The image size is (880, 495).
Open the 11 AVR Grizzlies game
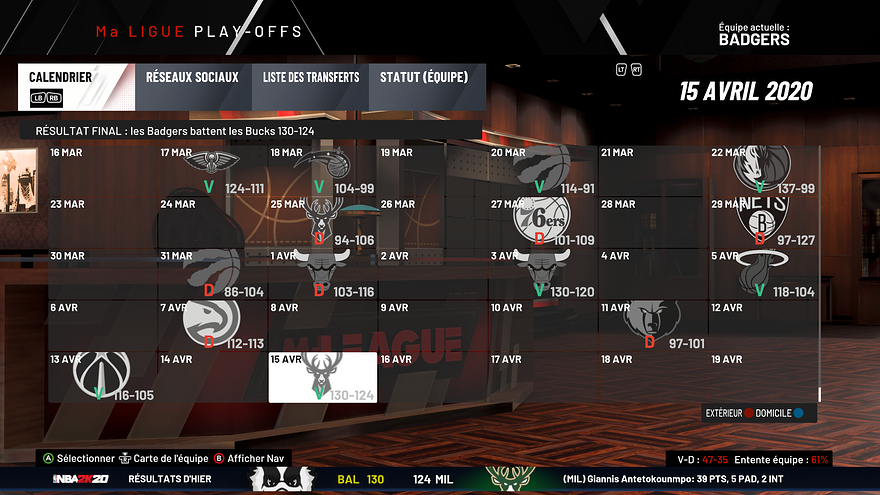652,325
